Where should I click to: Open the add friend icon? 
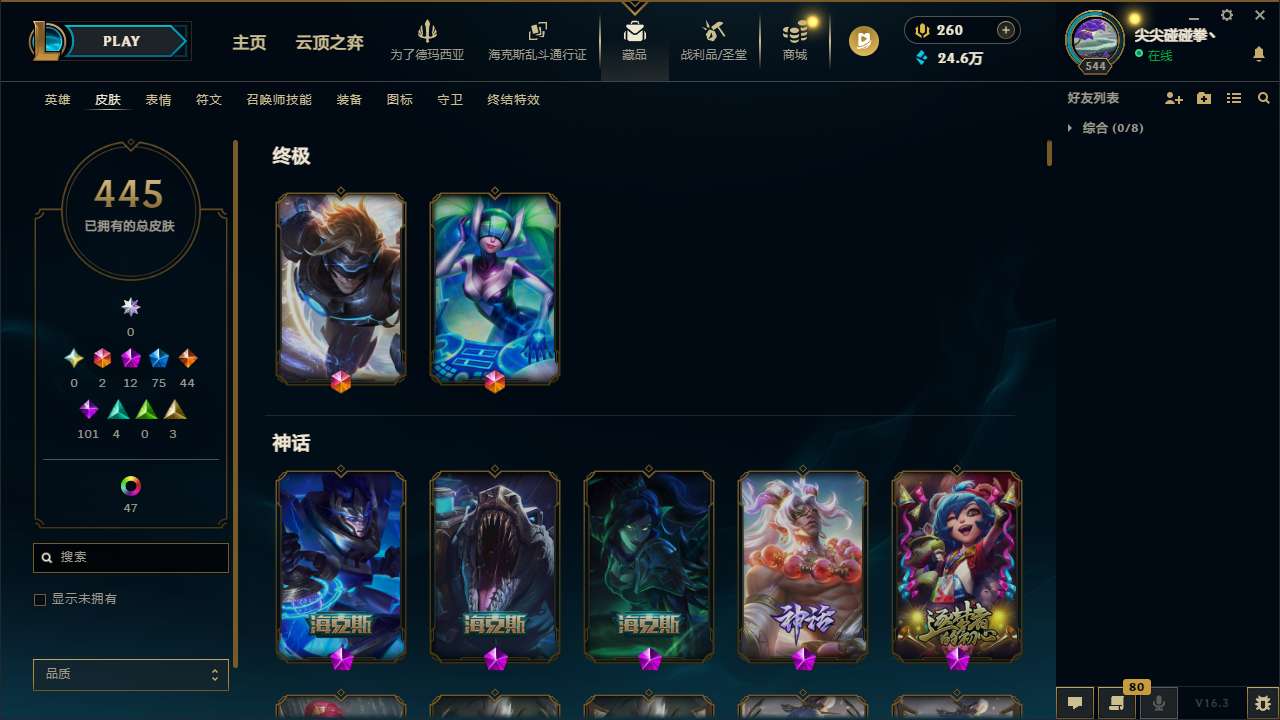(x=1174, y=98)
